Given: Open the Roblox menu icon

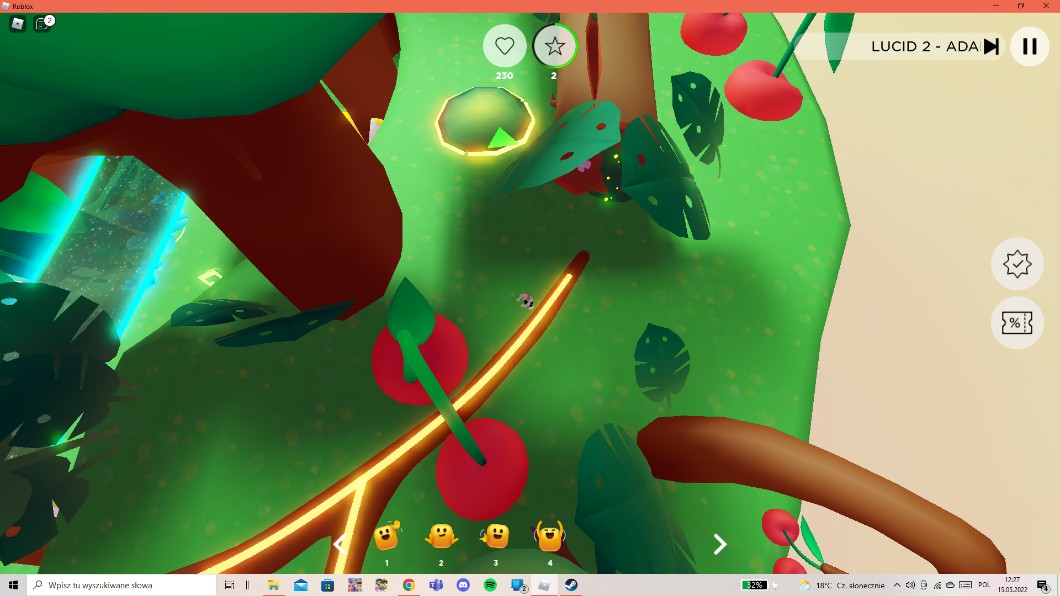Looking at the screenshot, I should (x=17, y=24).
